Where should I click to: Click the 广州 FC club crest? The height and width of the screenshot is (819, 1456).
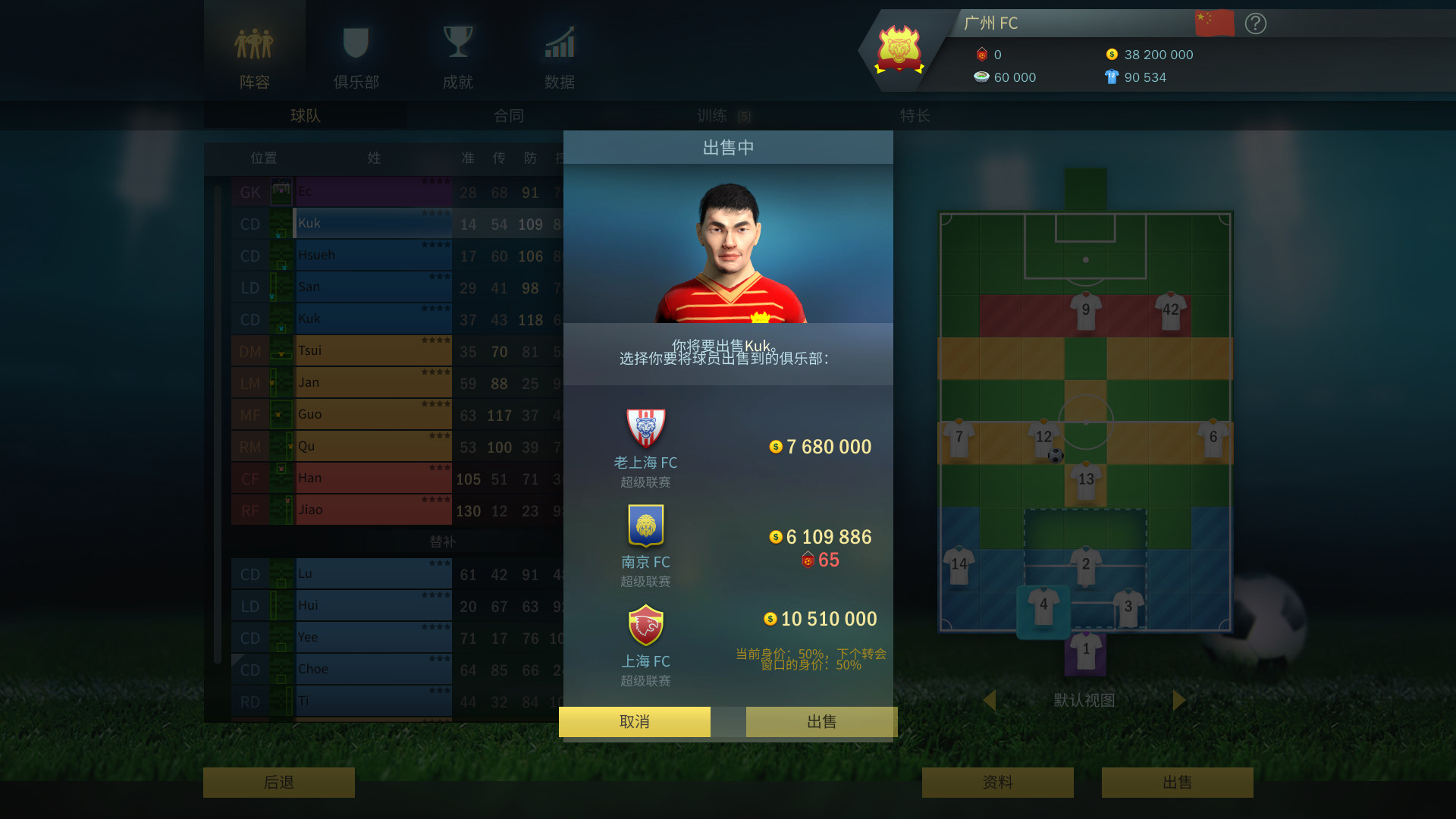pyautogui.click(x=898, y=50)
